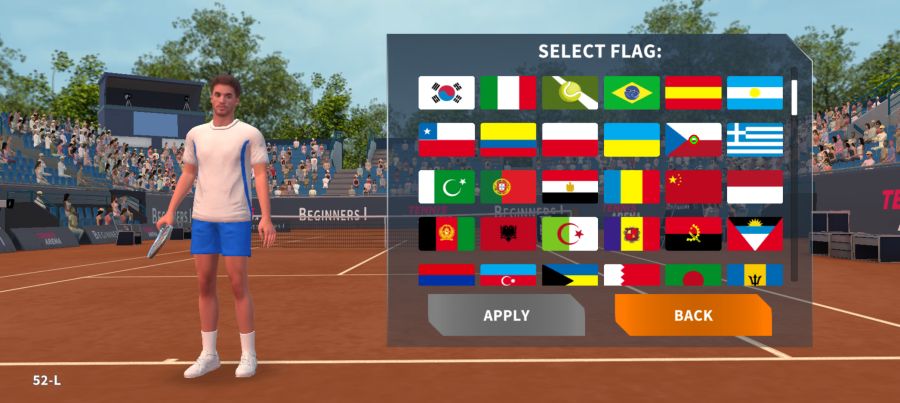Choose the Colombia flag

tap(508, 140)
